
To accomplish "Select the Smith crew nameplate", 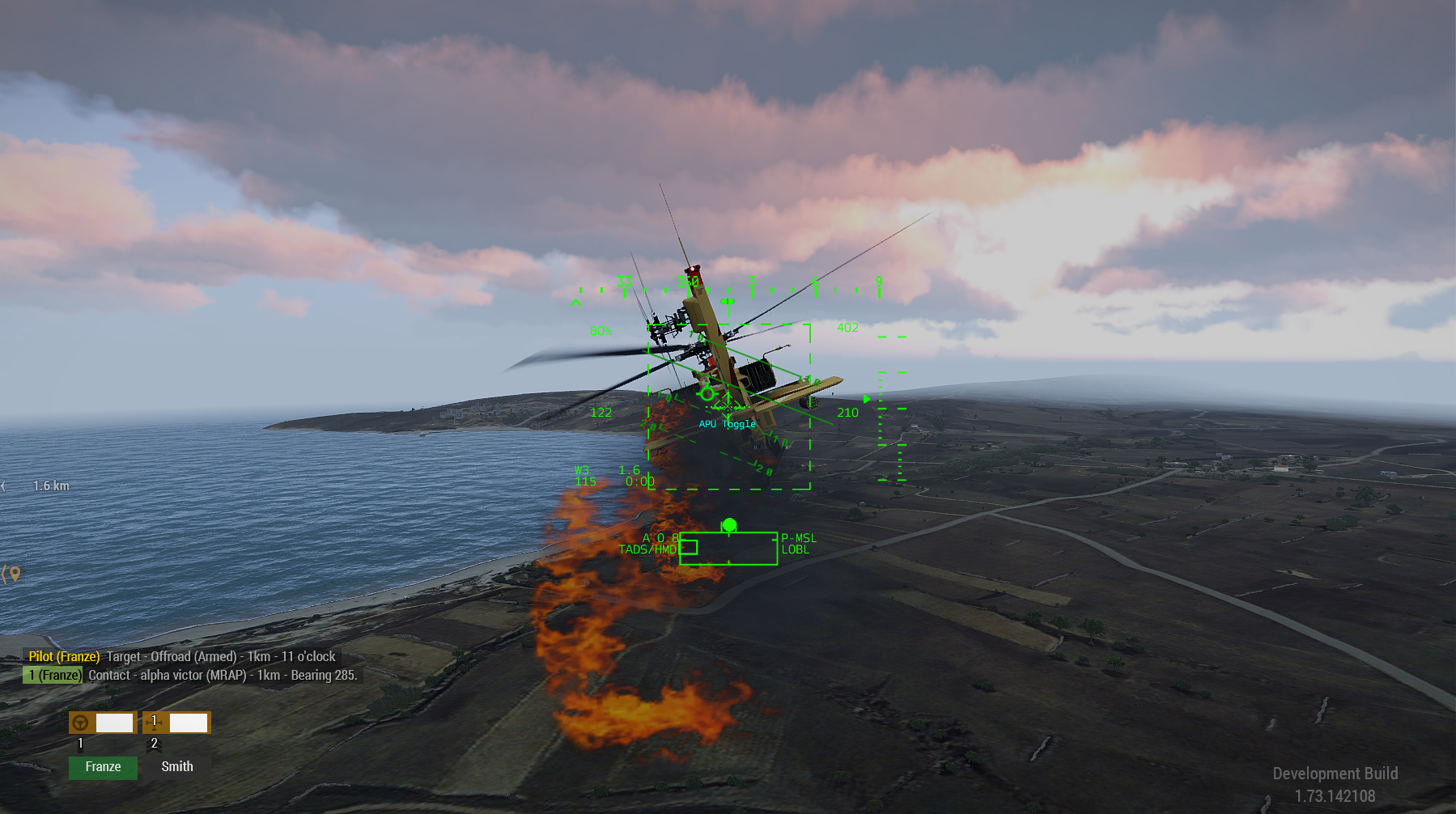I will click(177, 766).
